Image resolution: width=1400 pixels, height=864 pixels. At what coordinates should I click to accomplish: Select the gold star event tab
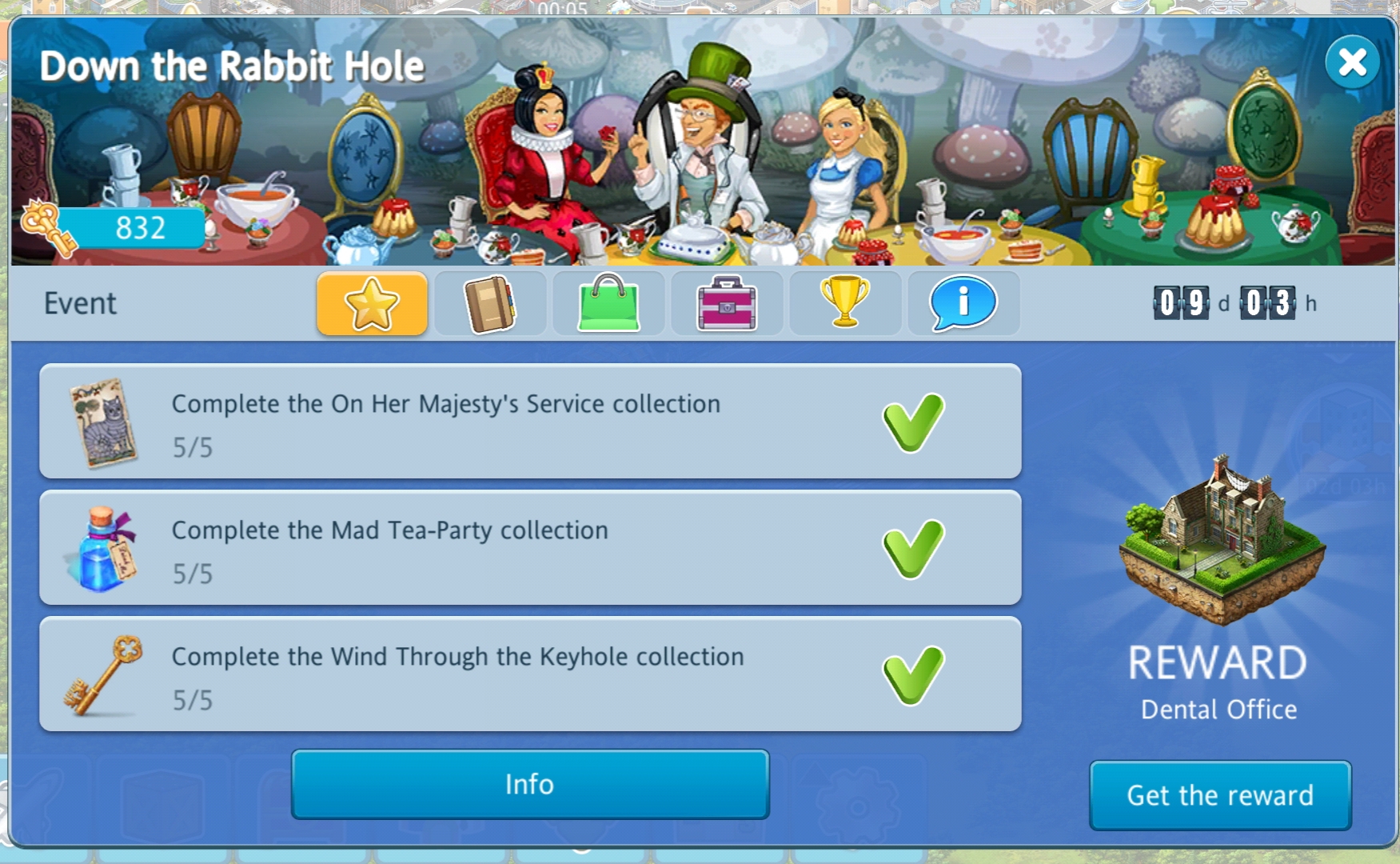372,303
